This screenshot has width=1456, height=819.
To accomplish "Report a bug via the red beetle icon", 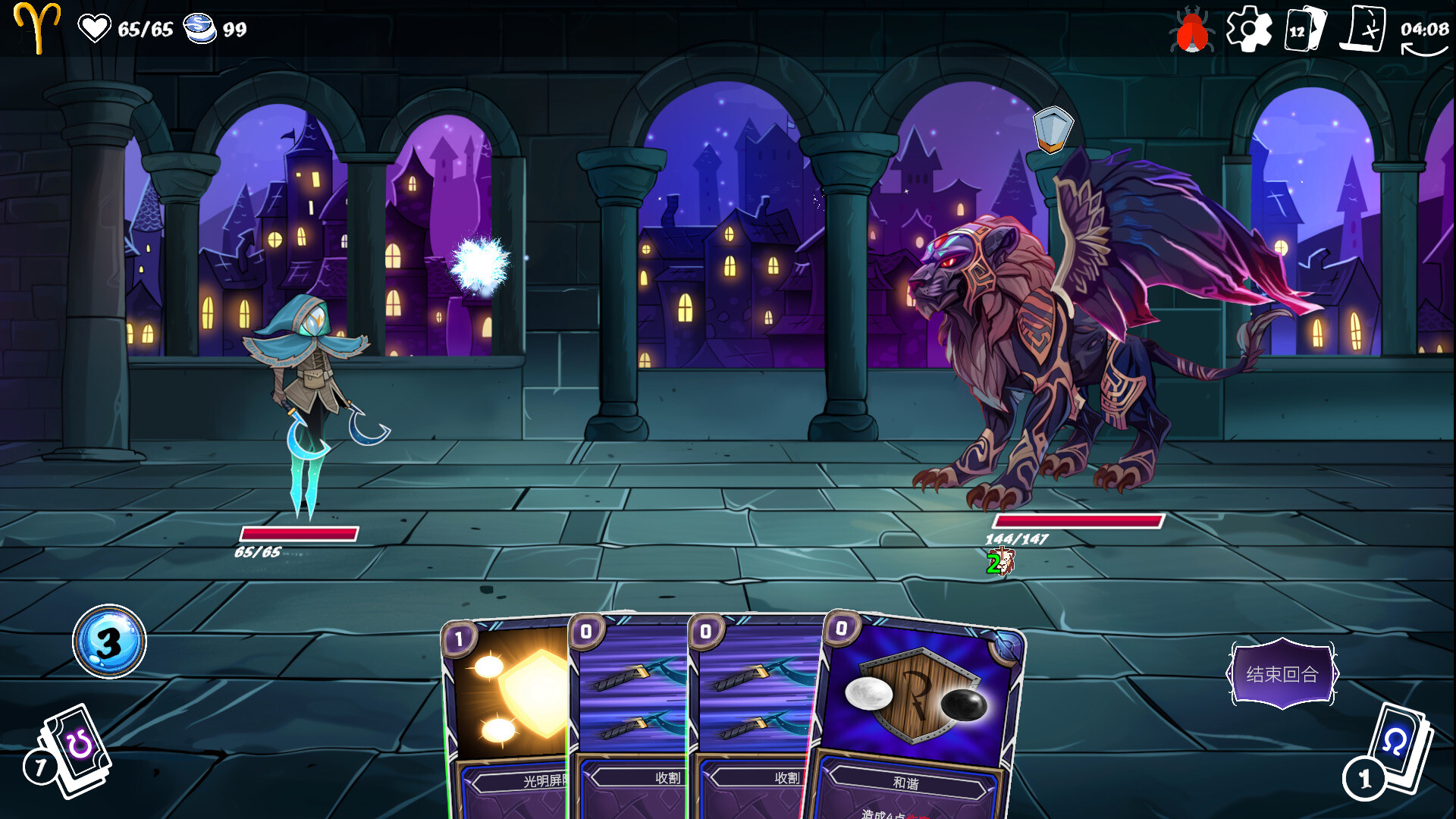I will click(1191, 32).
